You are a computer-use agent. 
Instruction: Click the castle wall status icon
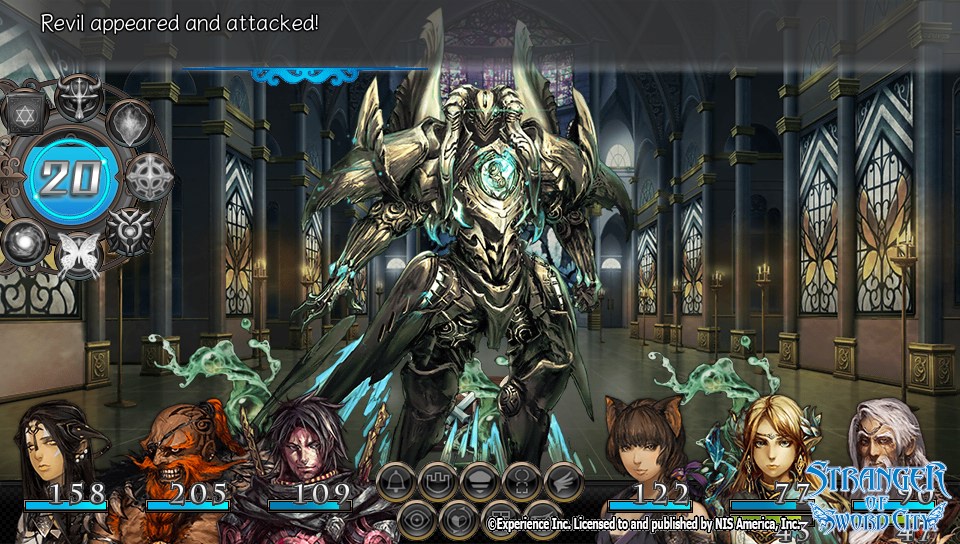438,482
